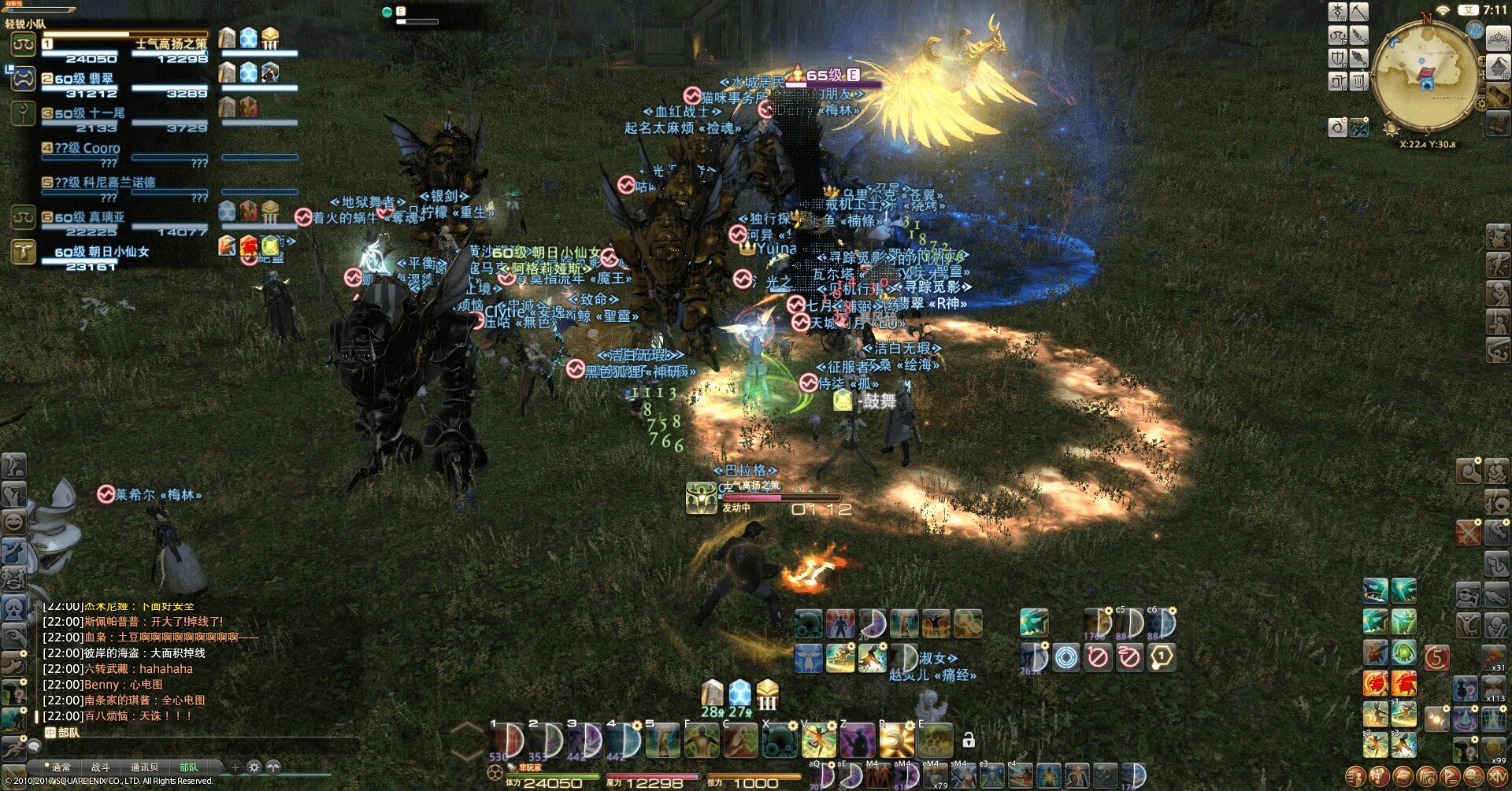Add a new chat tab with plus button
The width and height of the screenshot is (1512, 791).
point(235,767)
